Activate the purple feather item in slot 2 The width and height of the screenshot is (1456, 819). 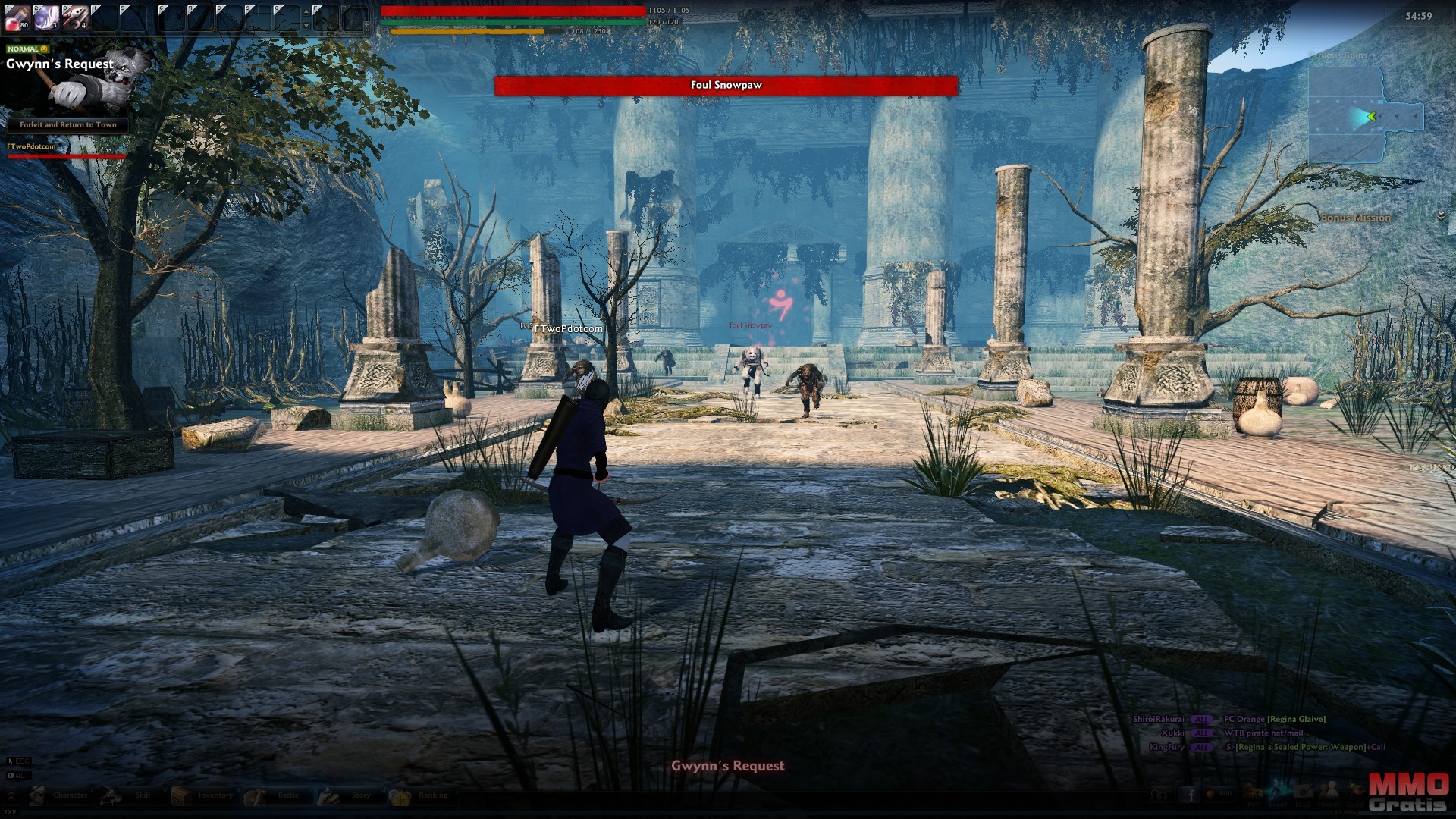pos(46,17)
